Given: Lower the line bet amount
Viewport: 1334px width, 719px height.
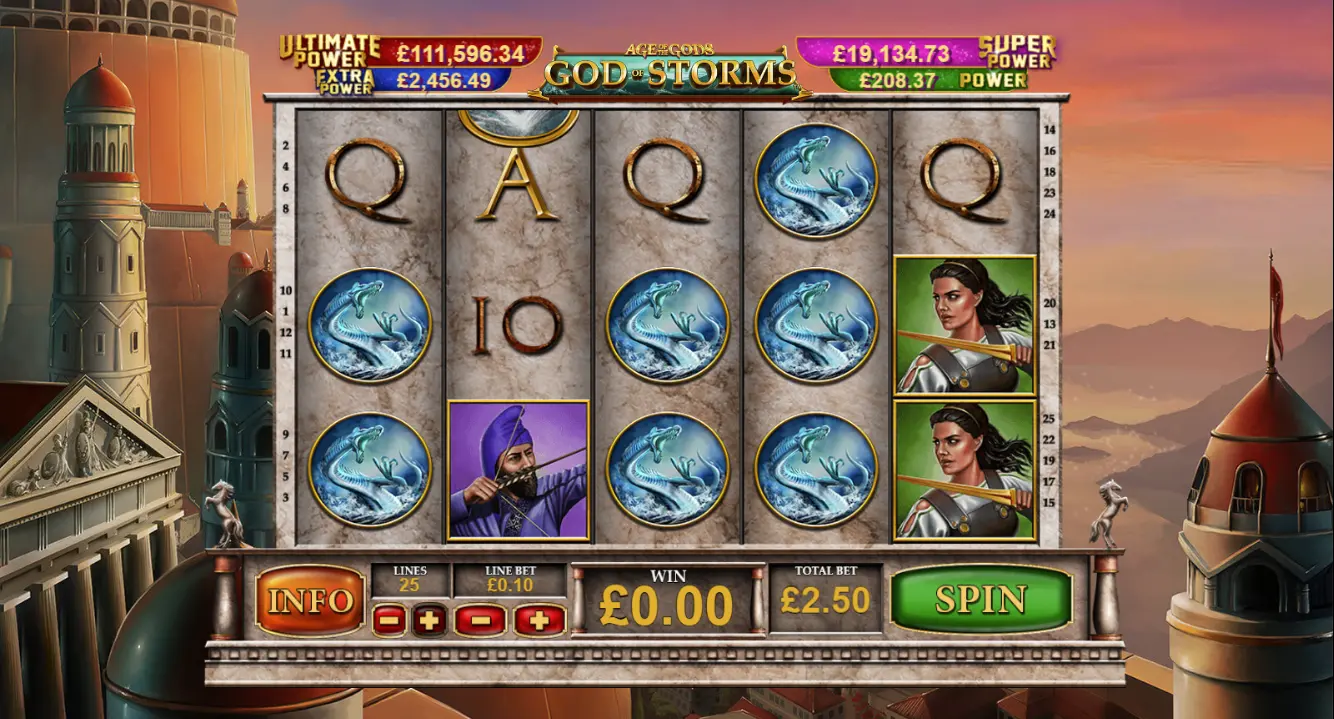Looking at the screenshot, I should (480, 621).
